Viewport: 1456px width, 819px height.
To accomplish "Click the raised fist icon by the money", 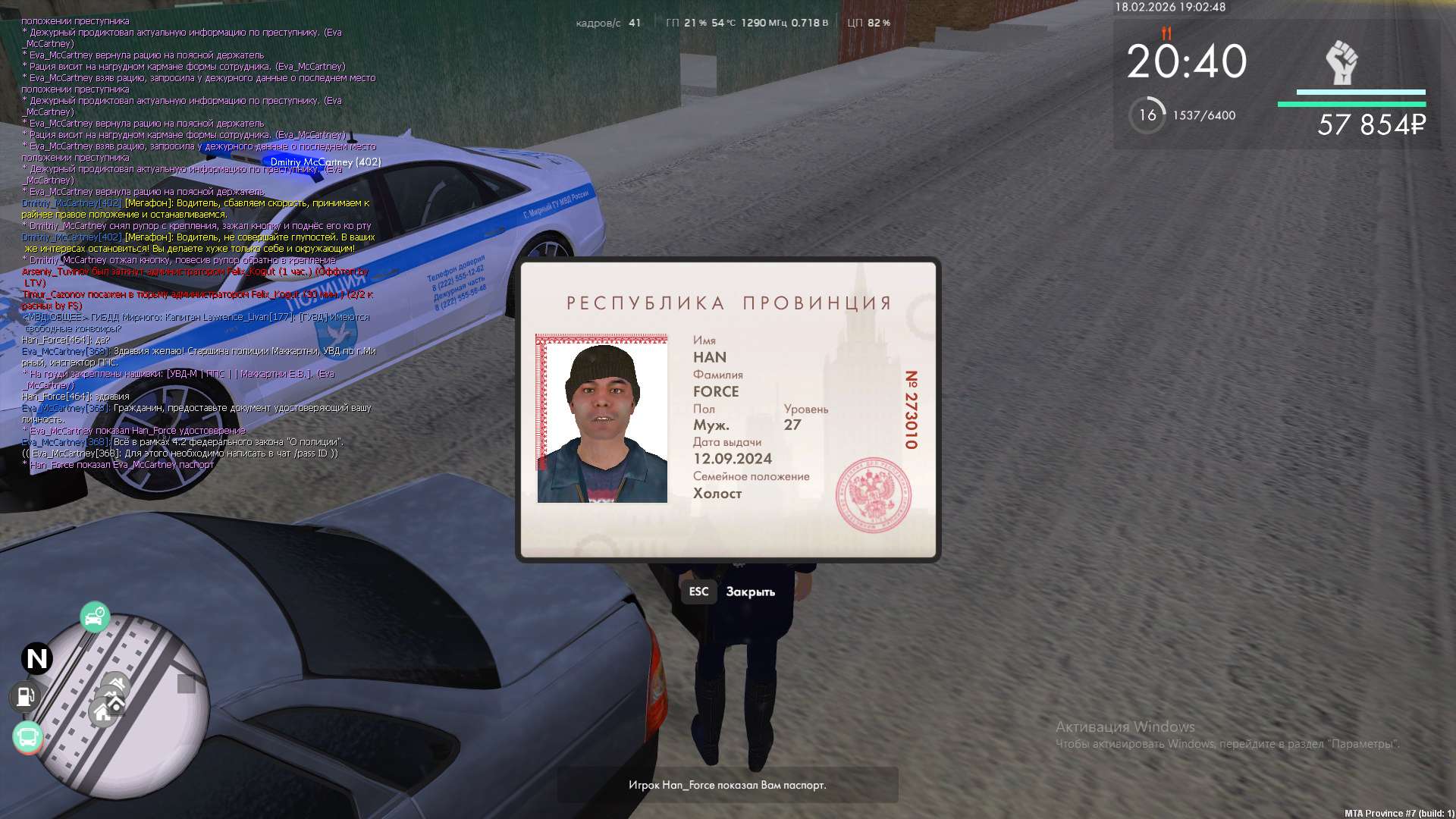I will pos(1341,63).
